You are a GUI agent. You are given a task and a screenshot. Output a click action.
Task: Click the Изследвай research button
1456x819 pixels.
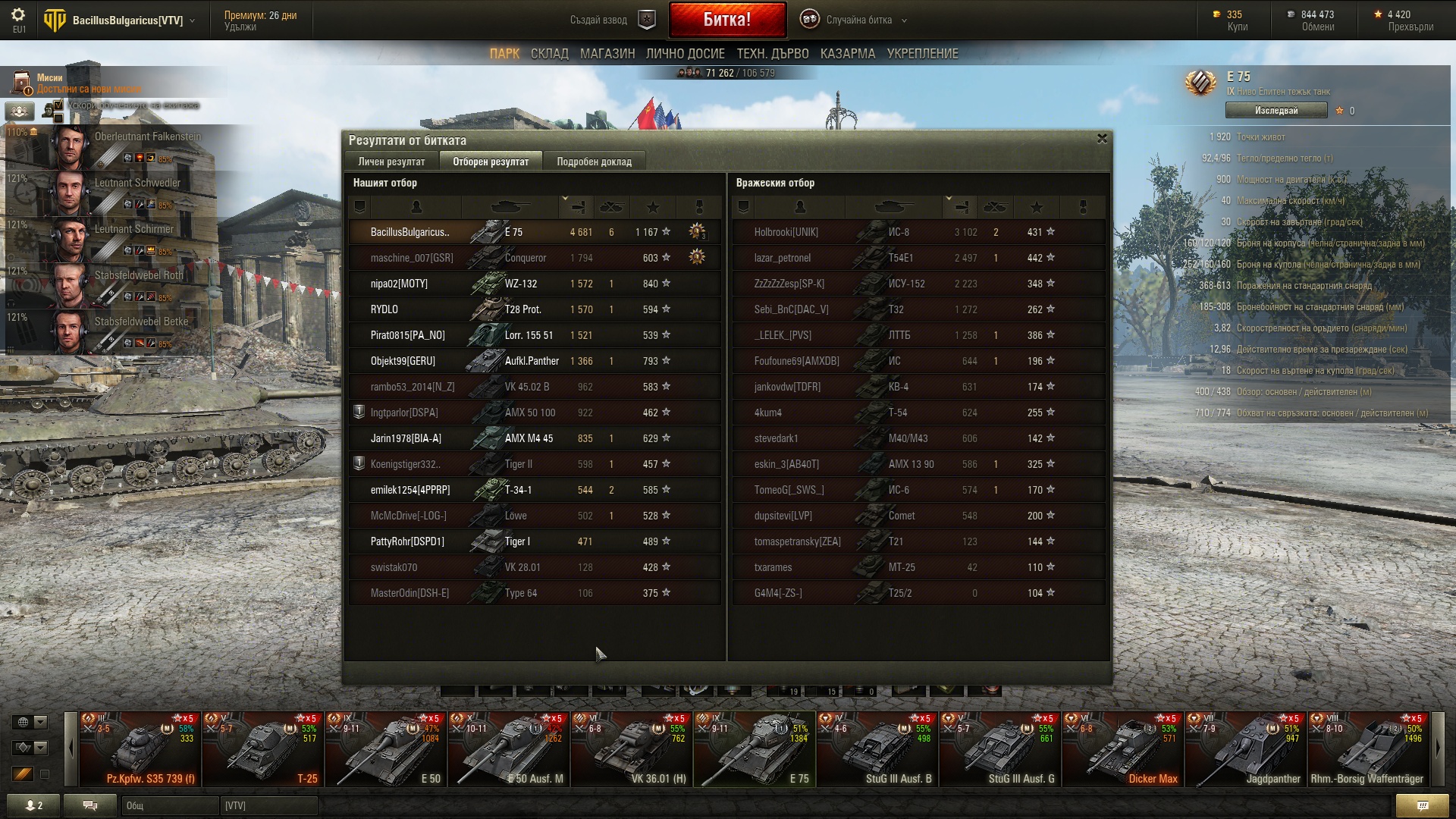coord(1276,111)
